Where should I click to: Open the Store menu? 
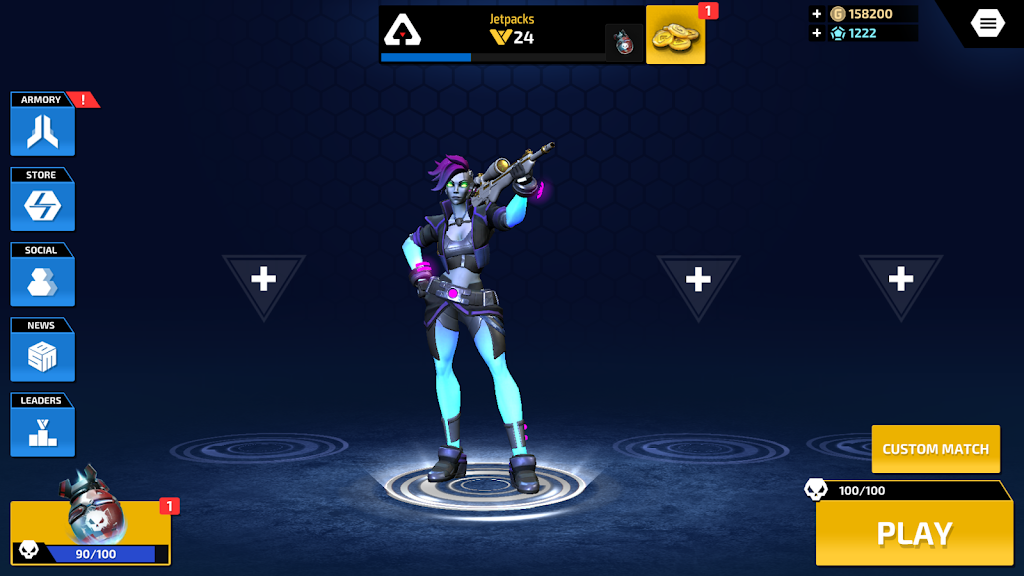[42, 205]
